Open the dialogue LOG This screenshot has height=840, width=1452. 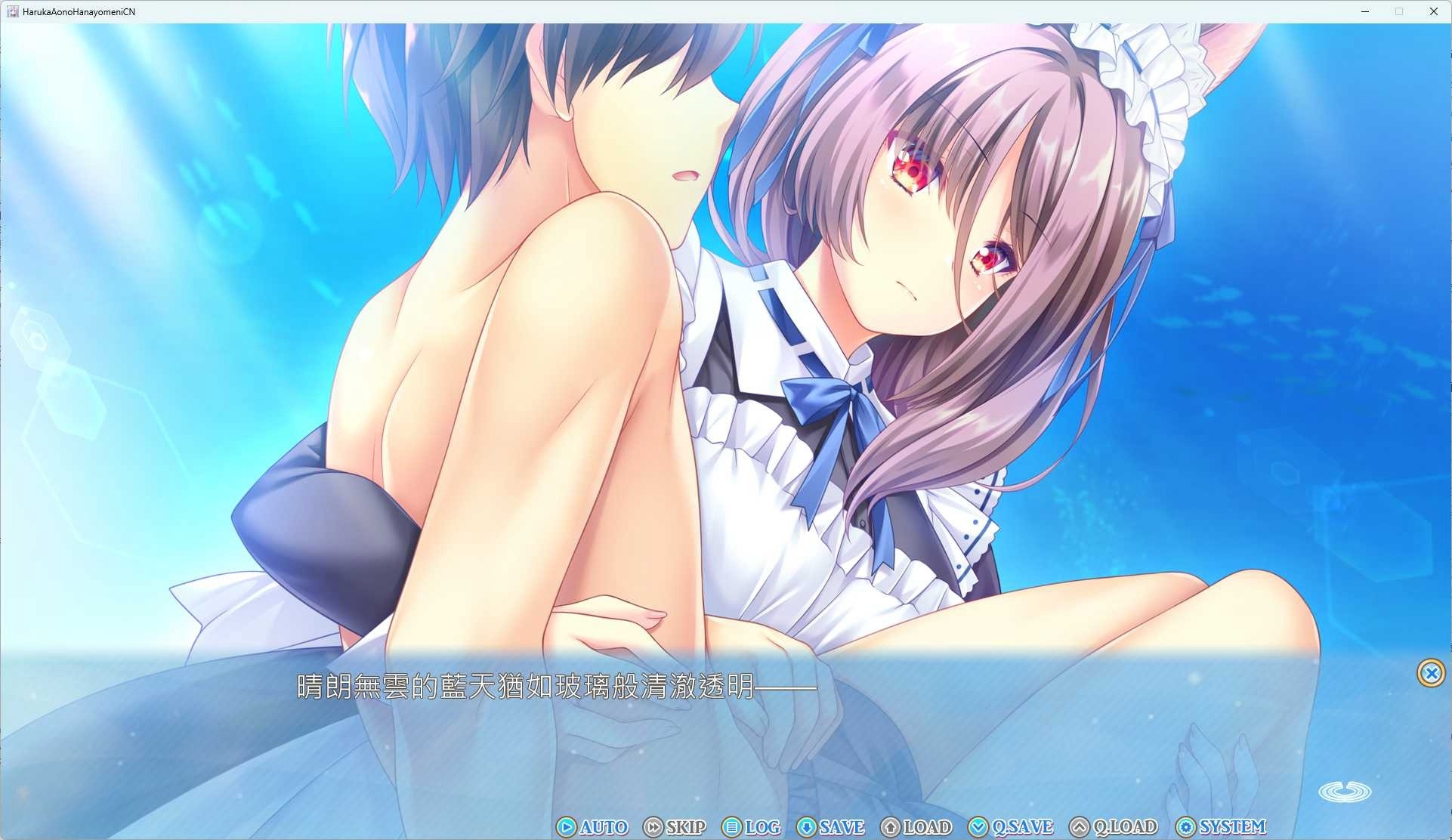[752, 827]
